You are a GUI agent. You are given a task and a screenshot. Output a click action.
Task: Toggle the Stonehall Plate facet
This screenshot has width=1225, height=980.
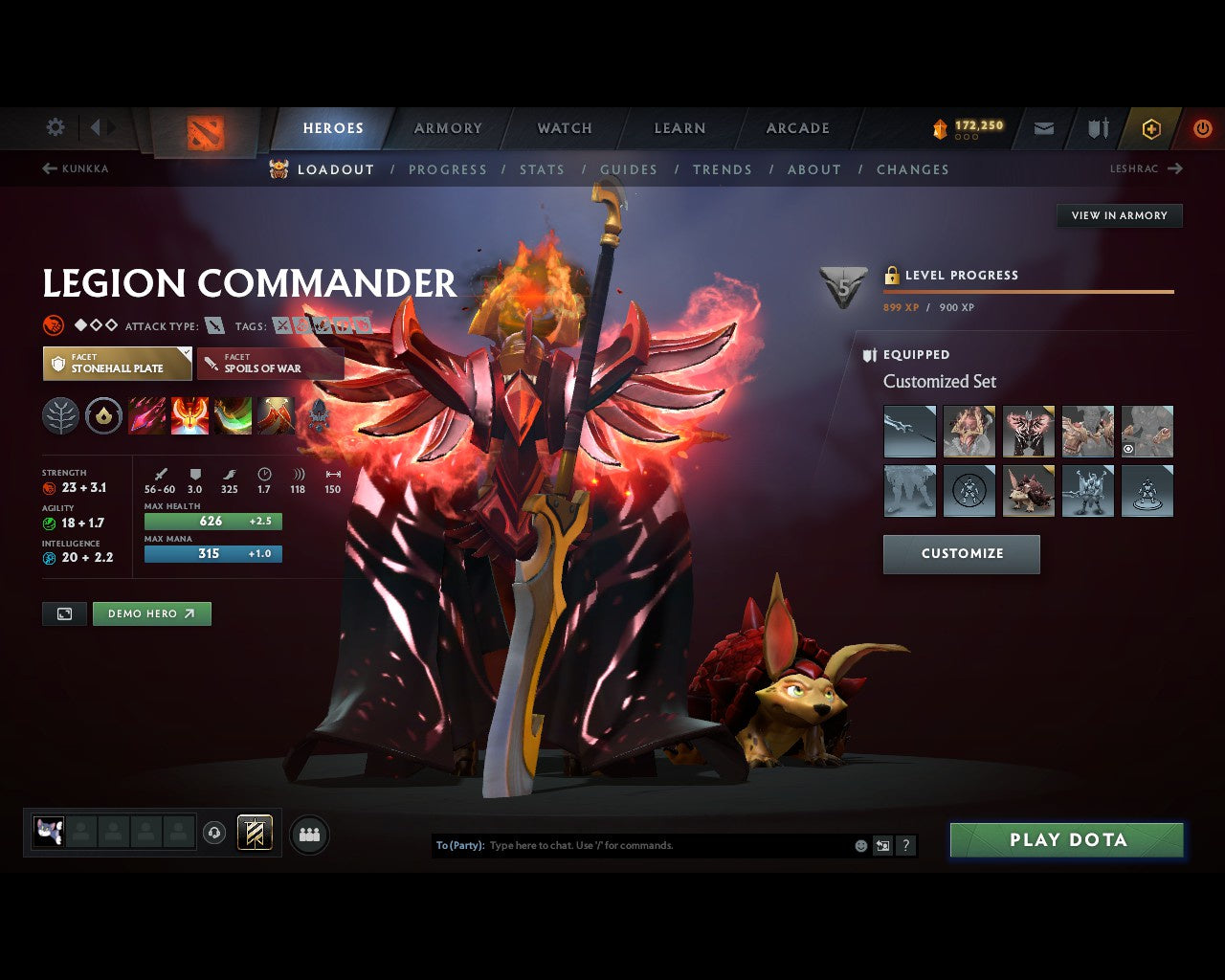[117, 364]
